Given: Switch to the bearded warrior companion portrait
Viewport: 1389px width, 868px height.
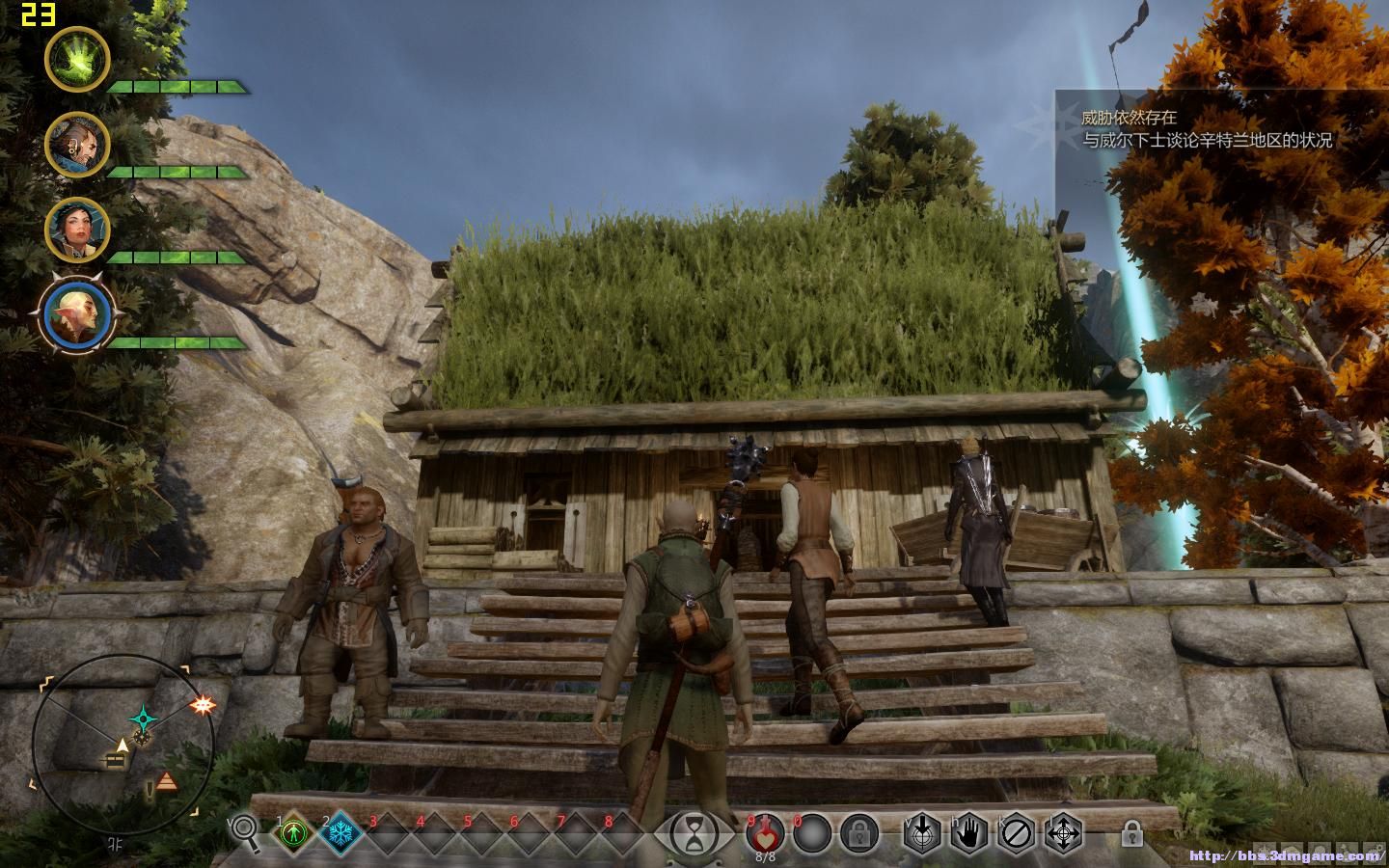Looking at the screenshot, I should [77, 145].
